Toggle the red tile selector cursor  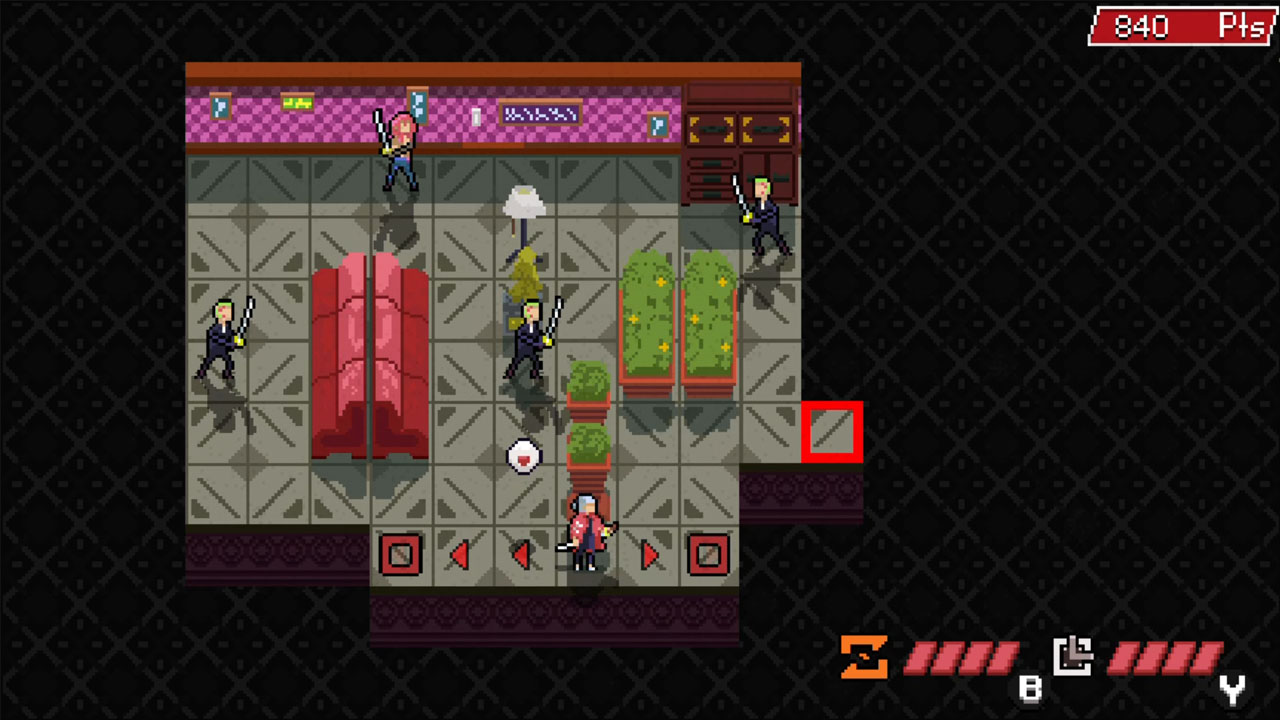coord(833,432)
